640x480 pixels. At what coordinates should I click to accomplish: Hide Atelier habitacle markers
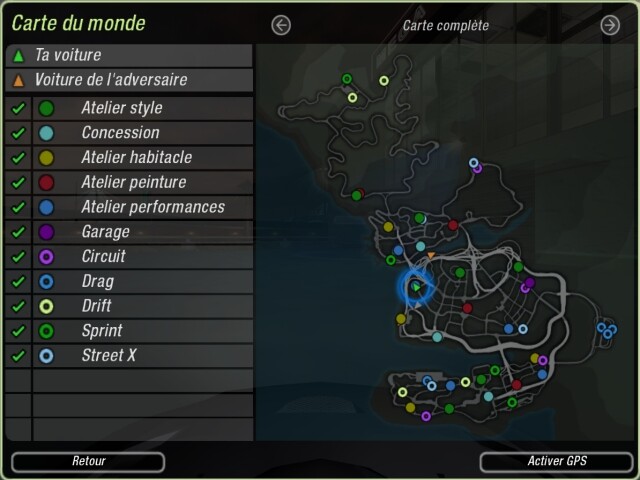pos(18,158)
